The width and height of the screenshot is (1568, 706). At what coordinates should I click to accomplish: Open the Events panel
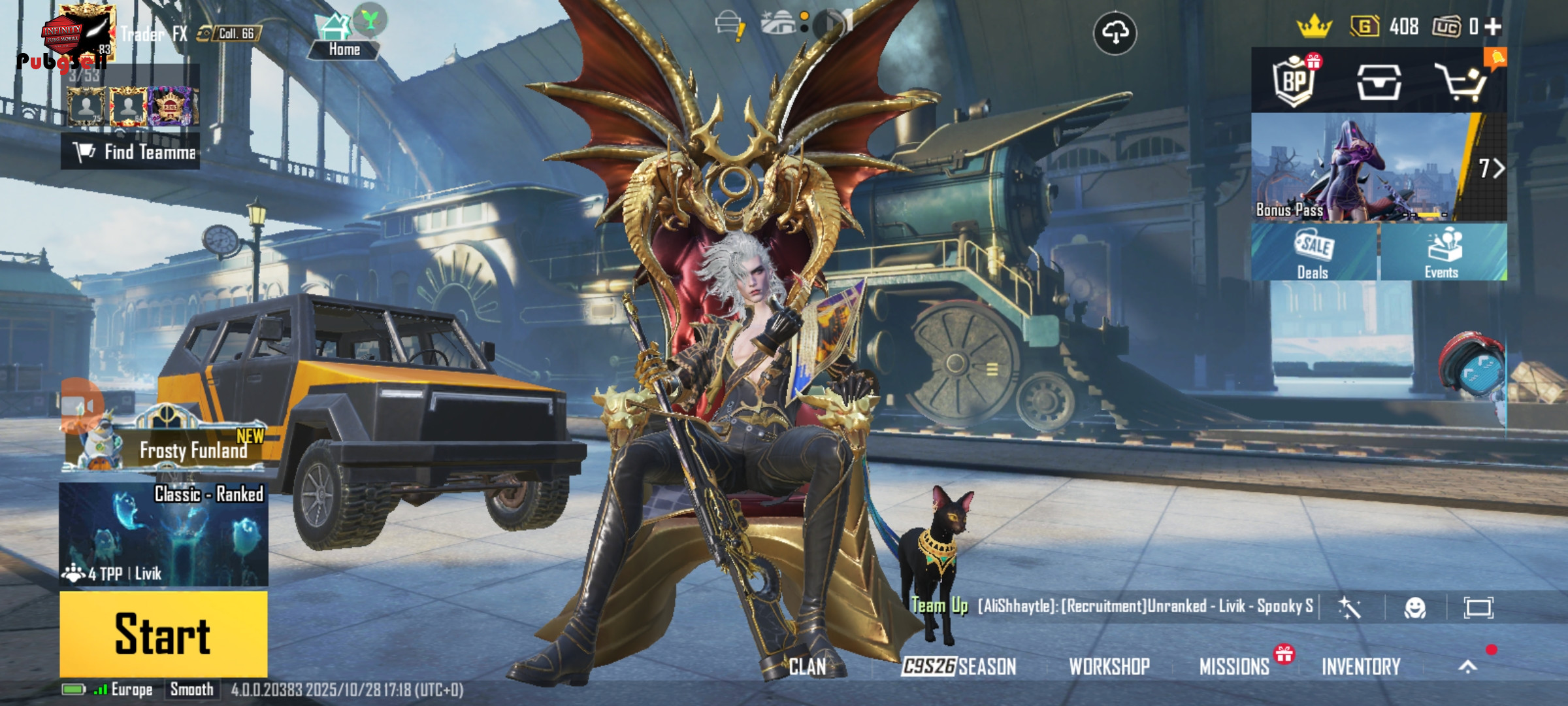pyautogui.click(x=1443, y=252)
